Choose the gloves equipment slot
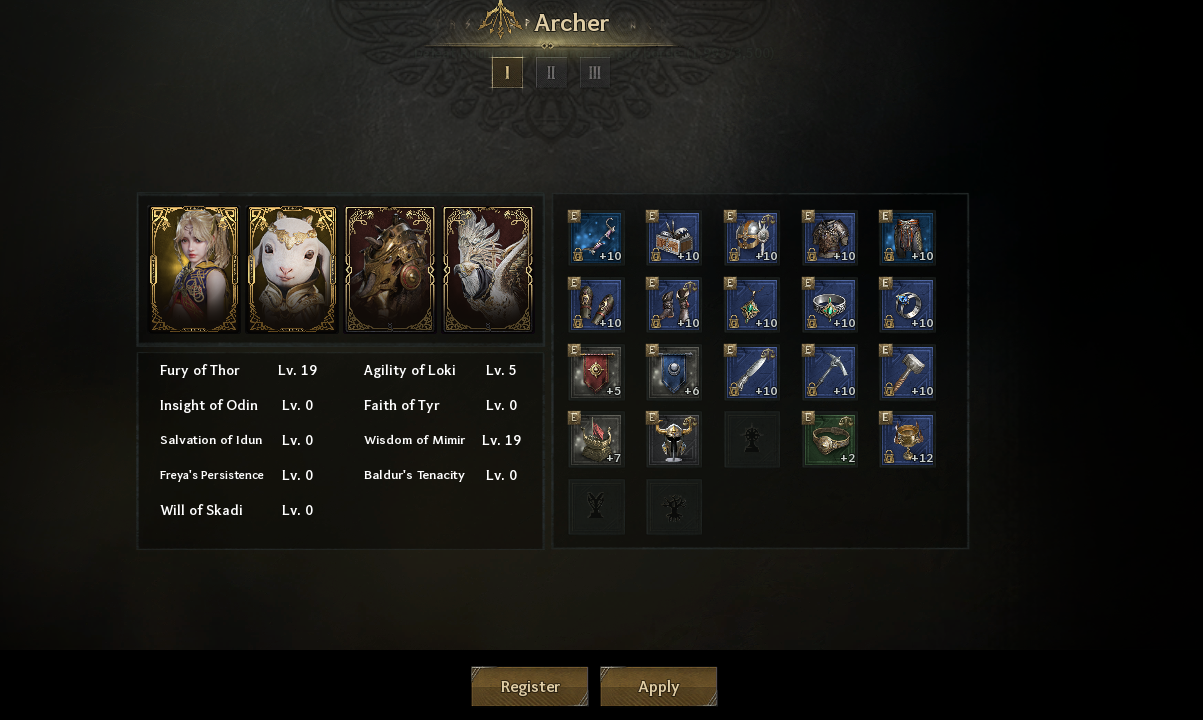 tap(596, 304)
